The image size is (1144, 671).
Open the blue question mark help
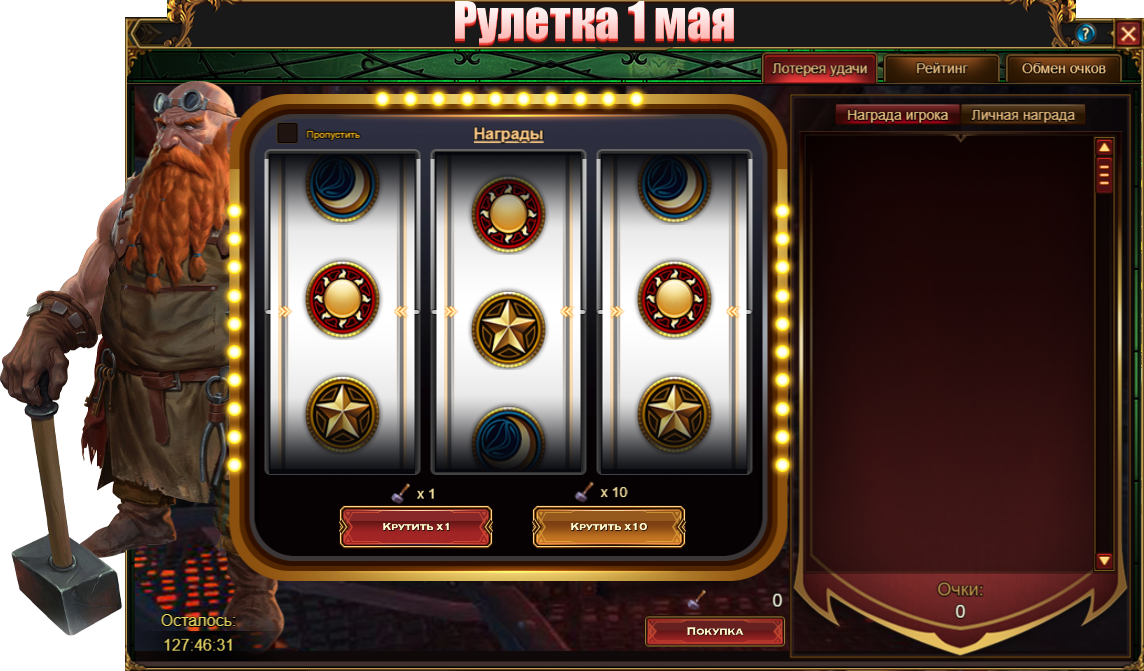[1086, 34]
